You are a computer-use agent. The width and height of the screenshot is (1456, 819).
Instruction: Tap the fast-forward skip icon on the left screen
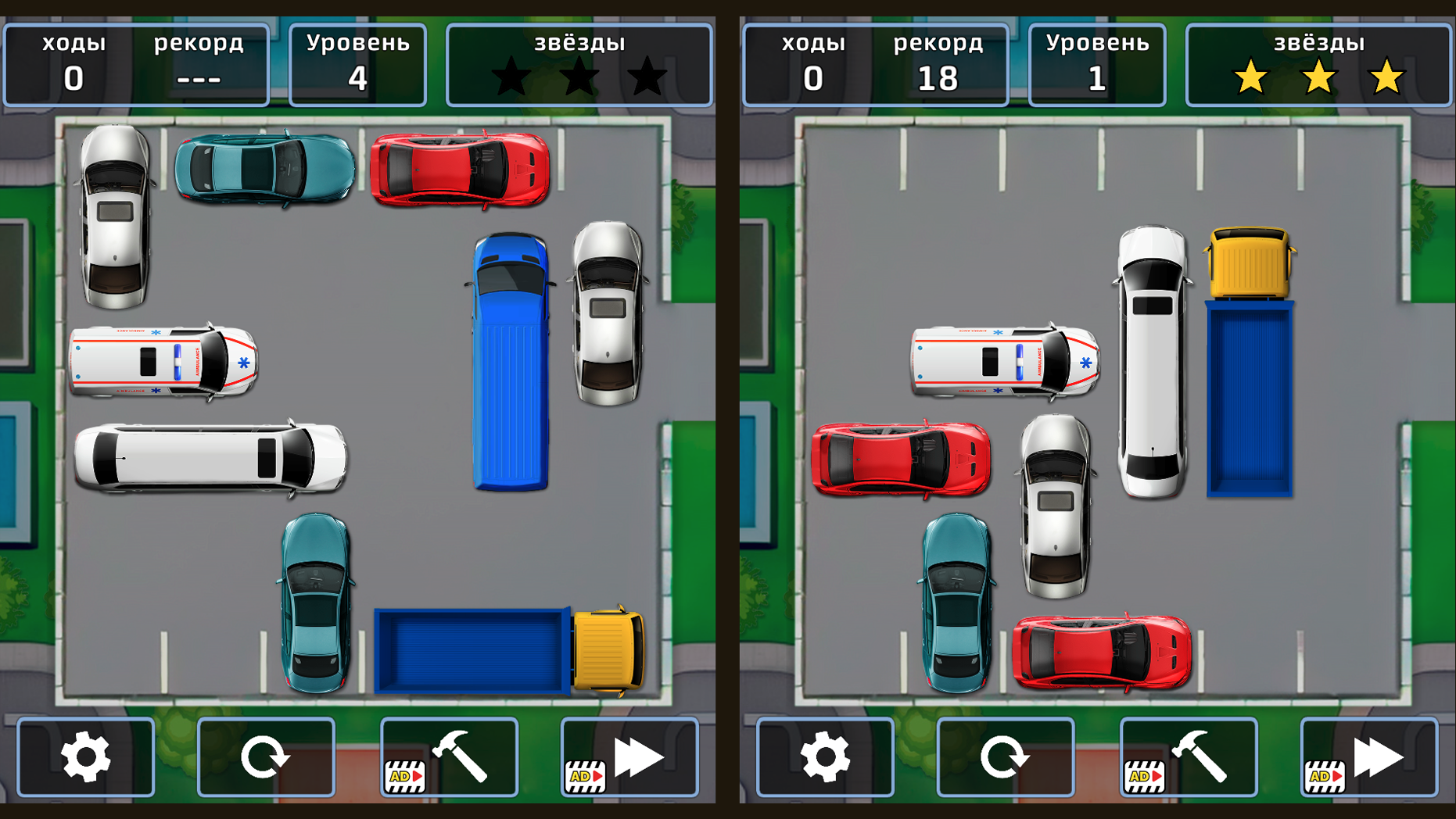point(640,756)
